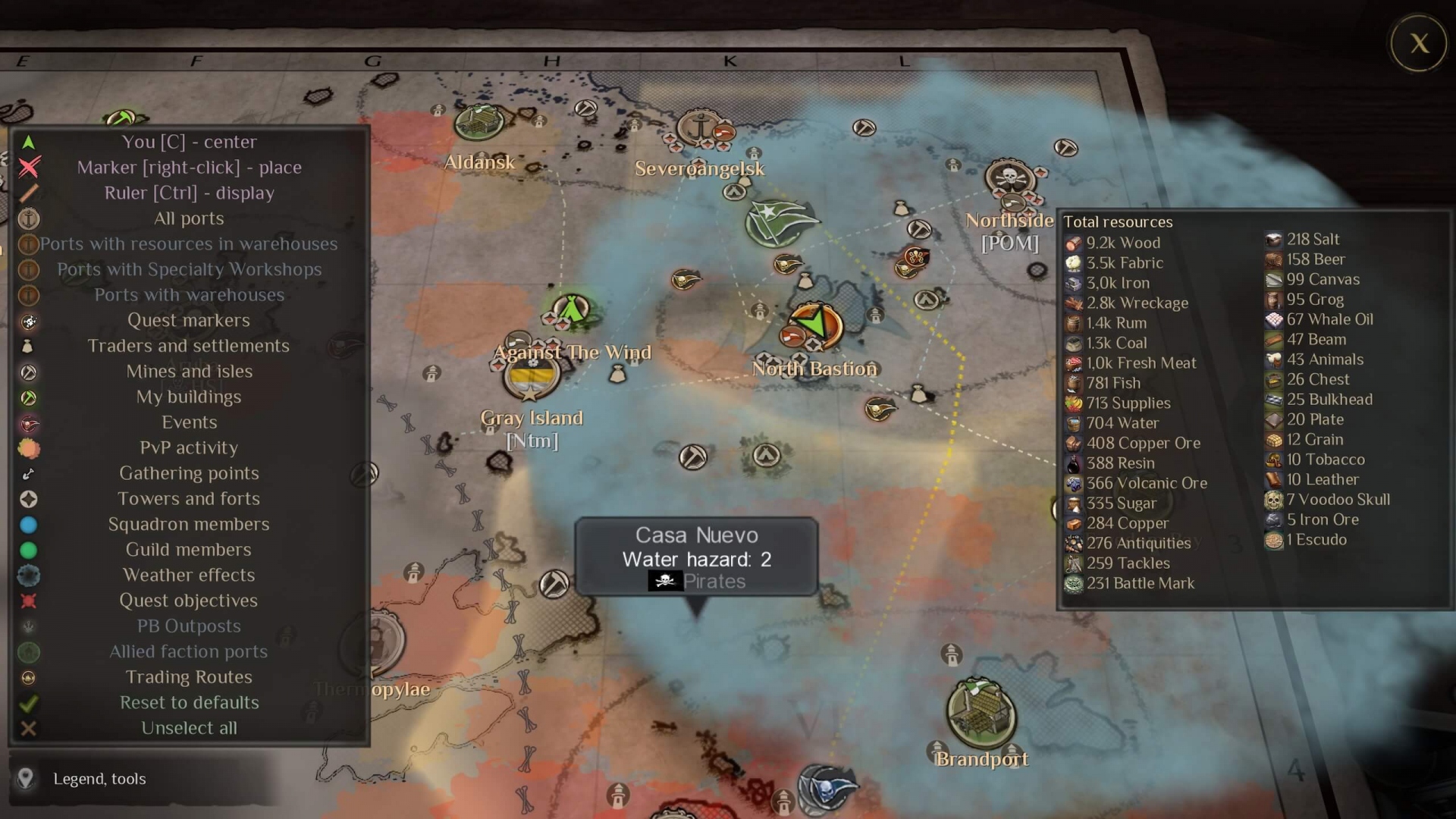Select the Brandport port marker

tap(981, 712)
